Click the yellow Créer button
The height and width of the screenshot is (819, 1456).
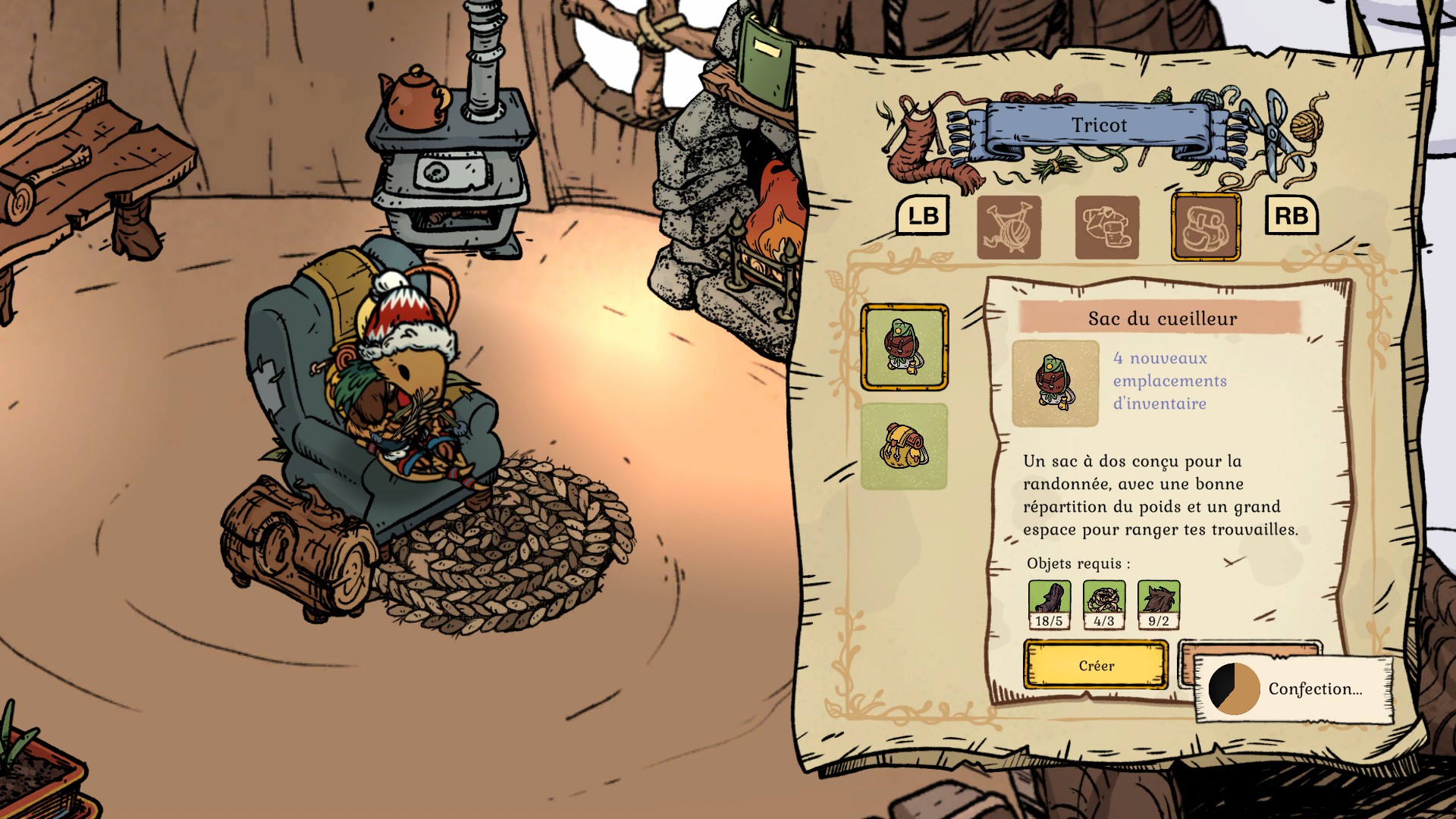[1096, 665]
